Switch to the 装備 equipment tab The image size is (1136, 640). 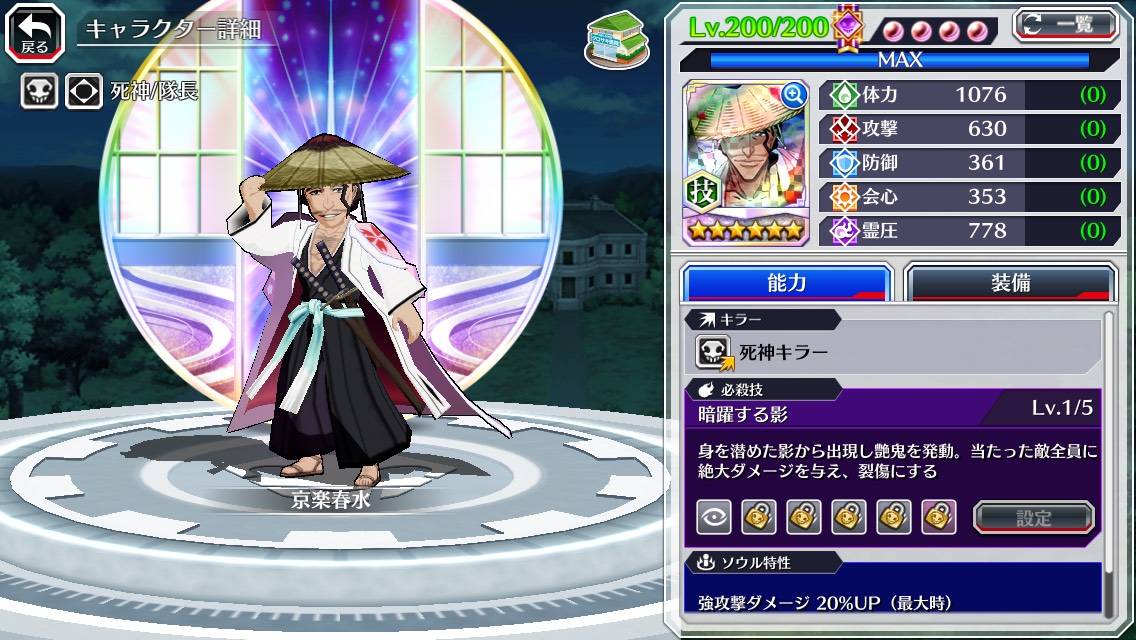(x=1010, y=283)
